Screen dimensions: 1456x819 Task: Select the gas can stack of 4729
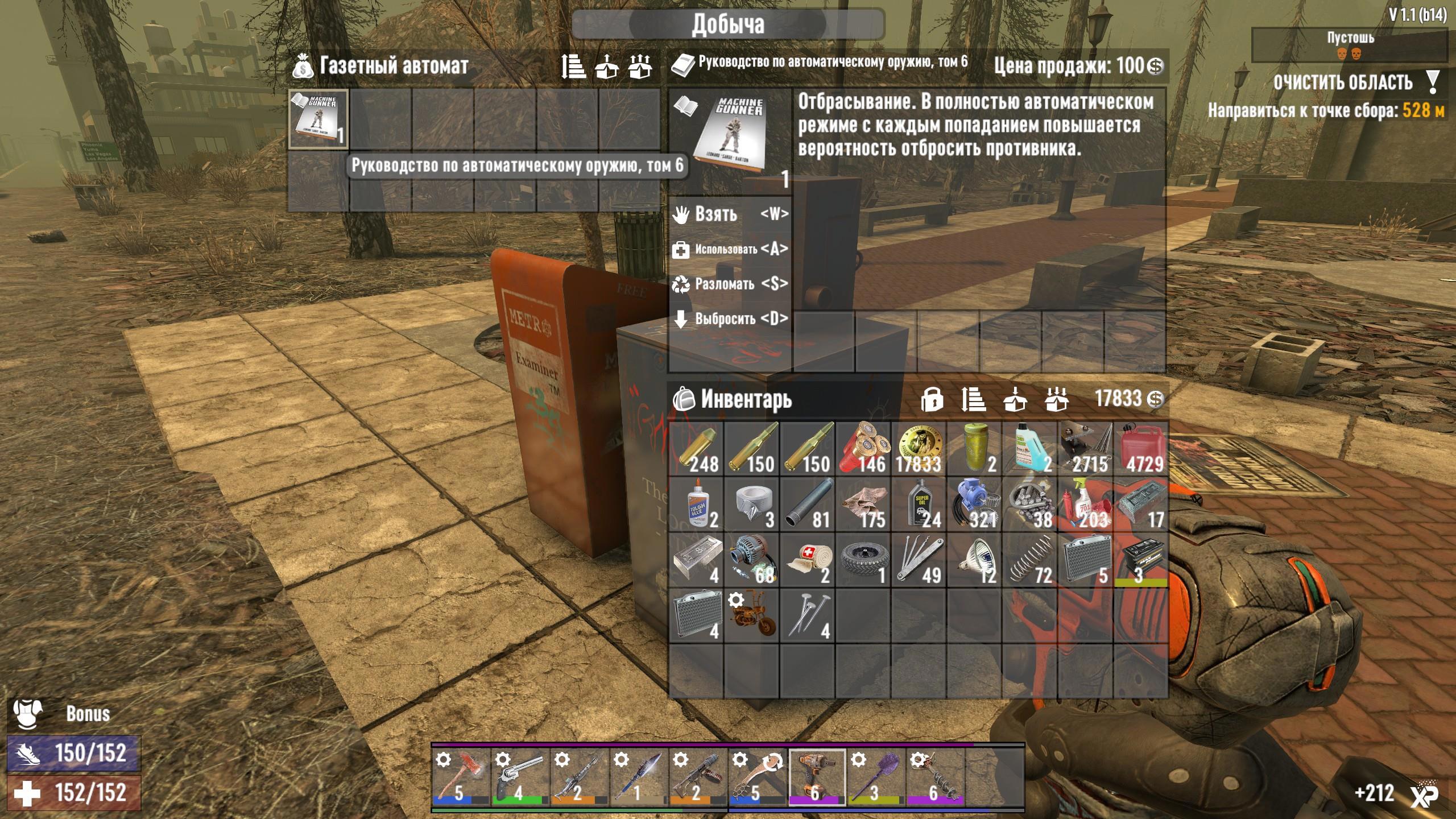coord(1140,449)
